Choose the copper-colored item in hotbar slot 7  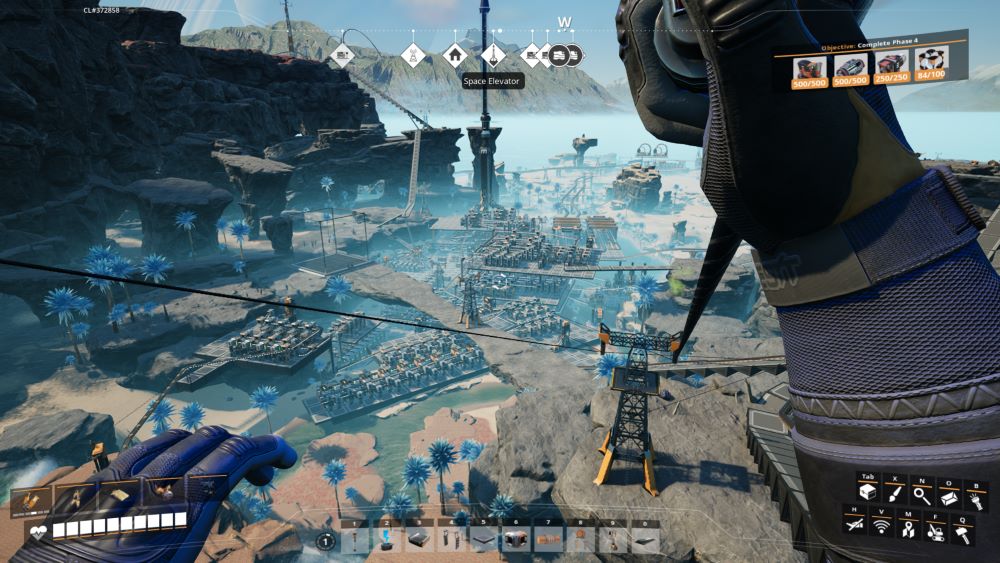point(547,540)
